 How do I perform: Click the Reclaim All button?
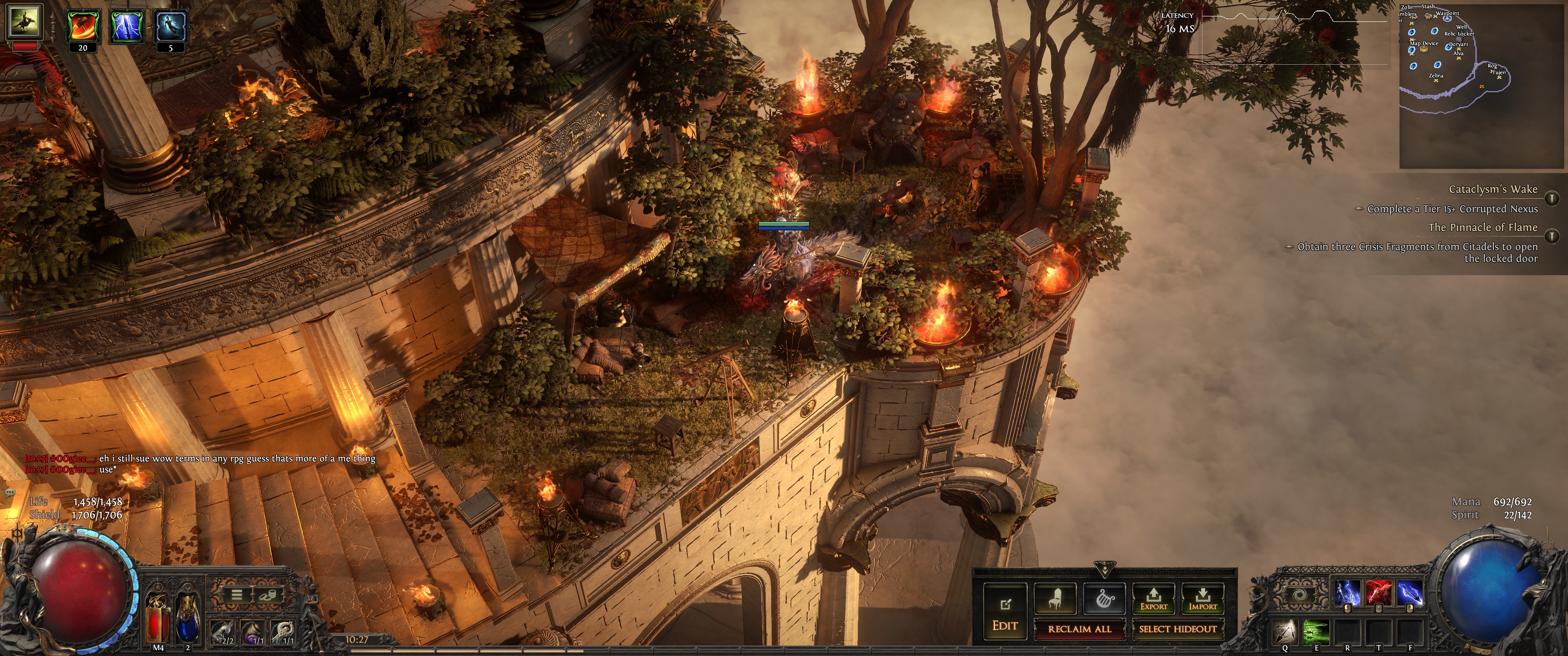(x=1079, y=629)
